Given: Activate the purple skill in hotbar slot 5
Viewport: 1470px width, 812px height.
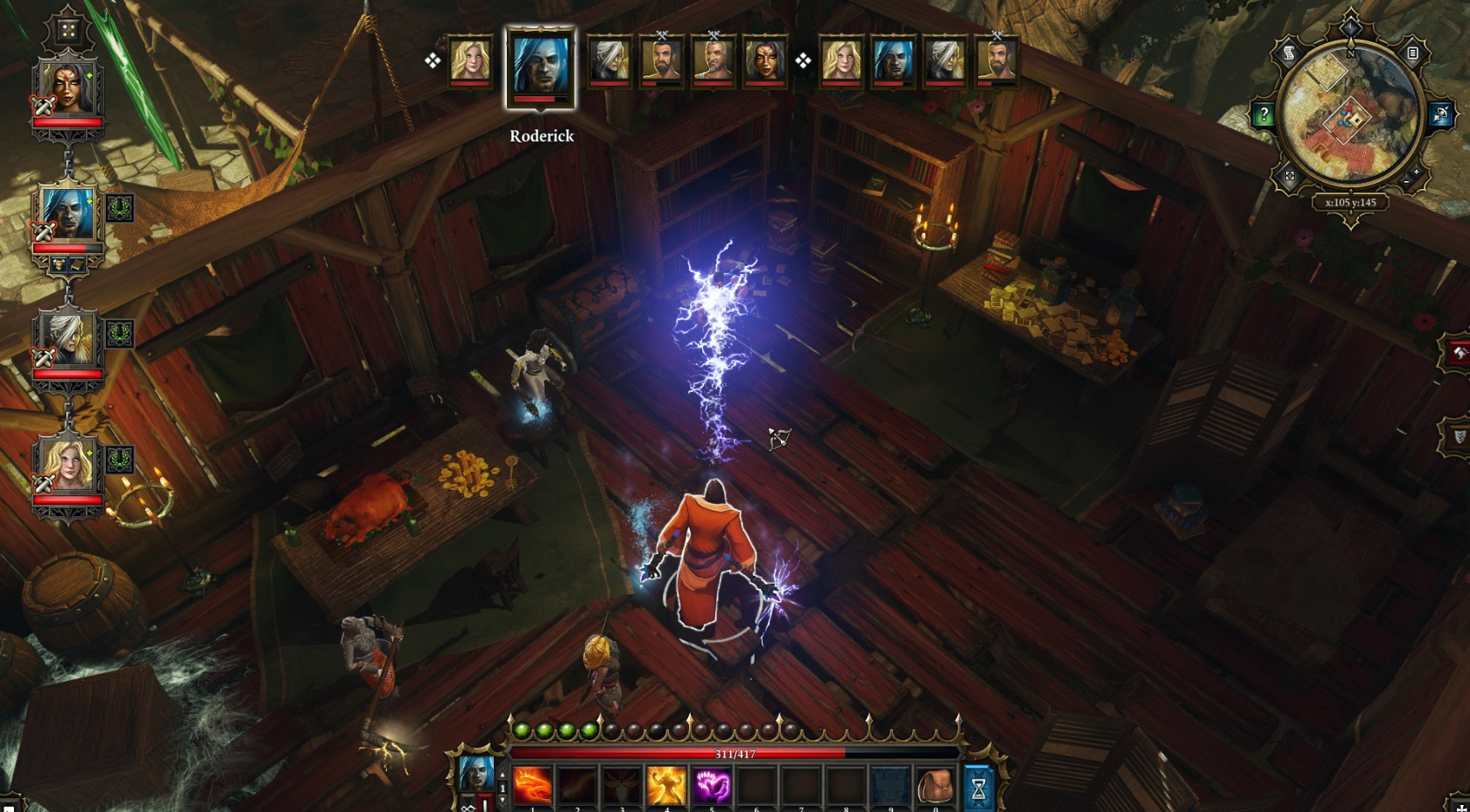Looking at the screenshot, I should click(x=712, y=786).
